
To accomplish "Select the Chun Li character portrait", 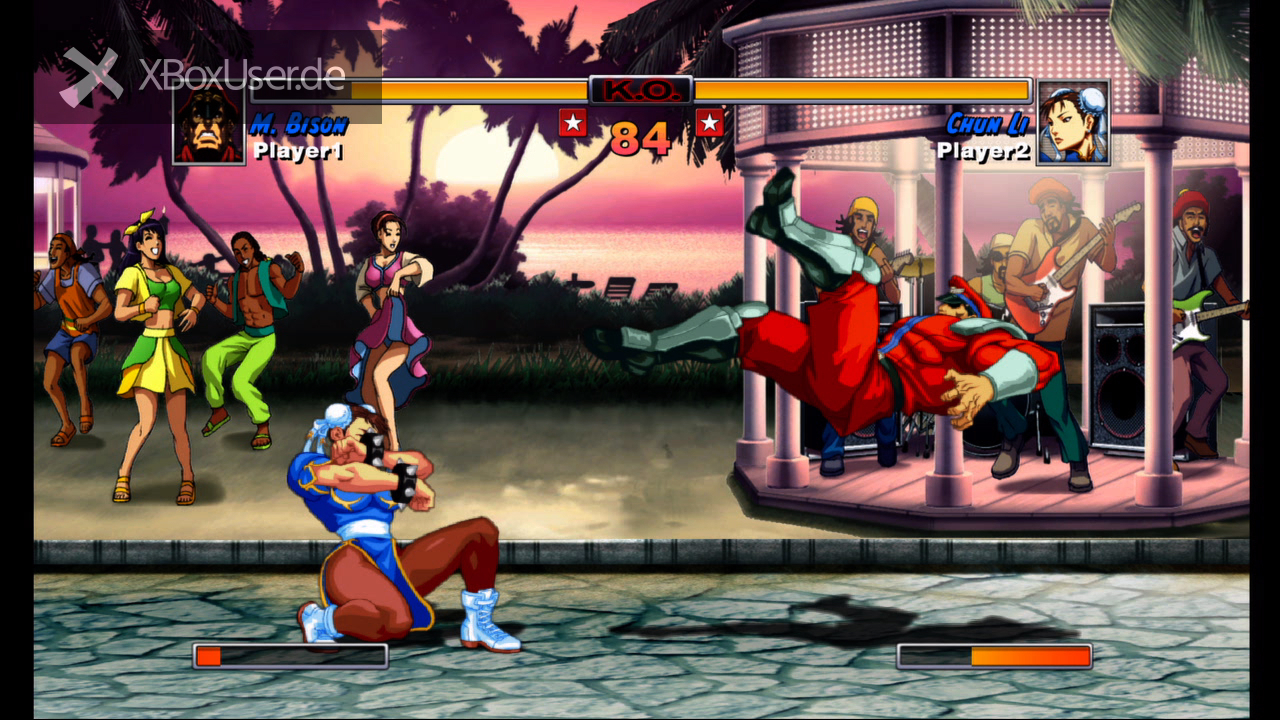I will [x=1073, y=122].
